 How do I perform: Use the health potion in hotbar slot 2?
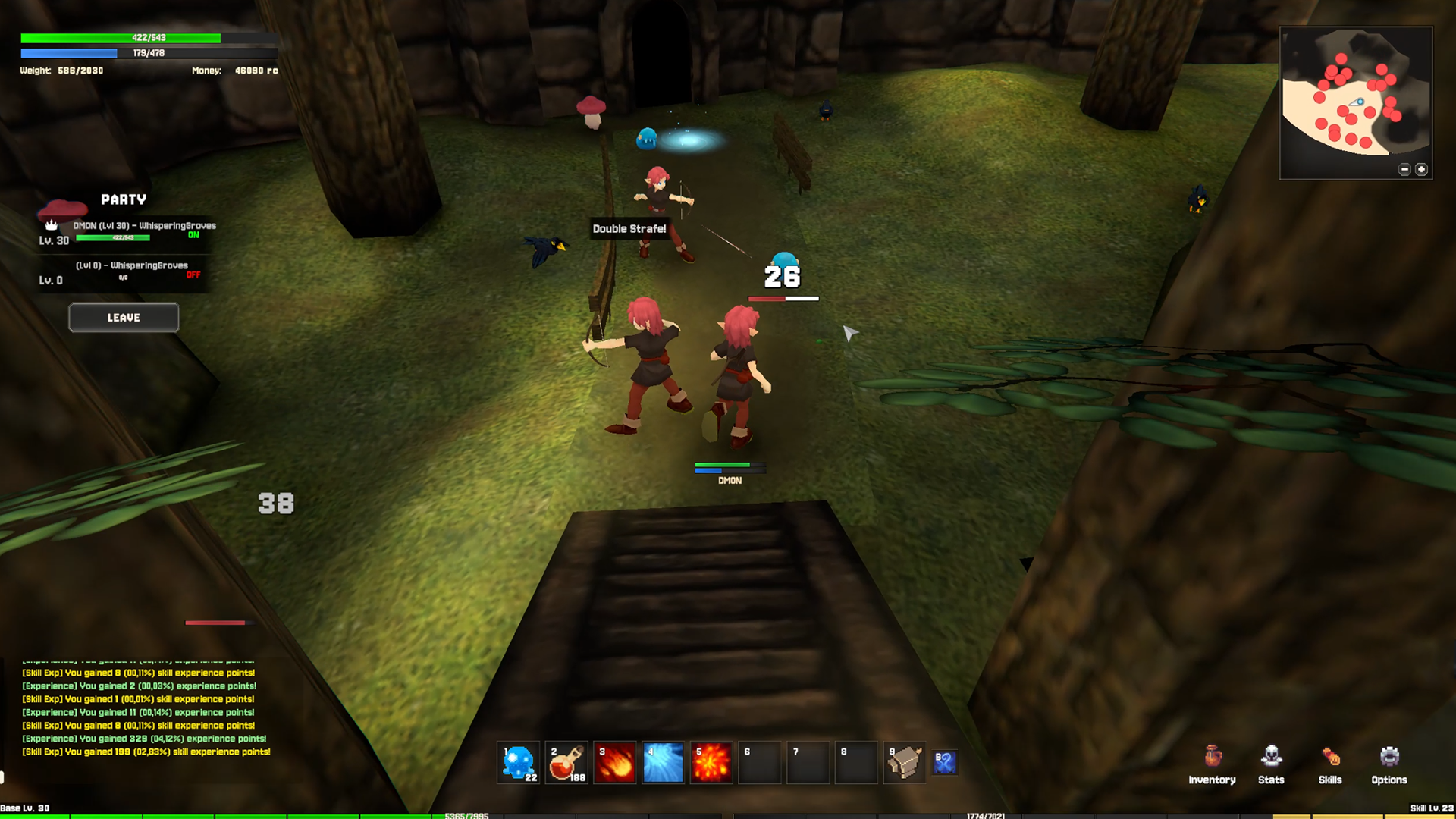[566, 762]
